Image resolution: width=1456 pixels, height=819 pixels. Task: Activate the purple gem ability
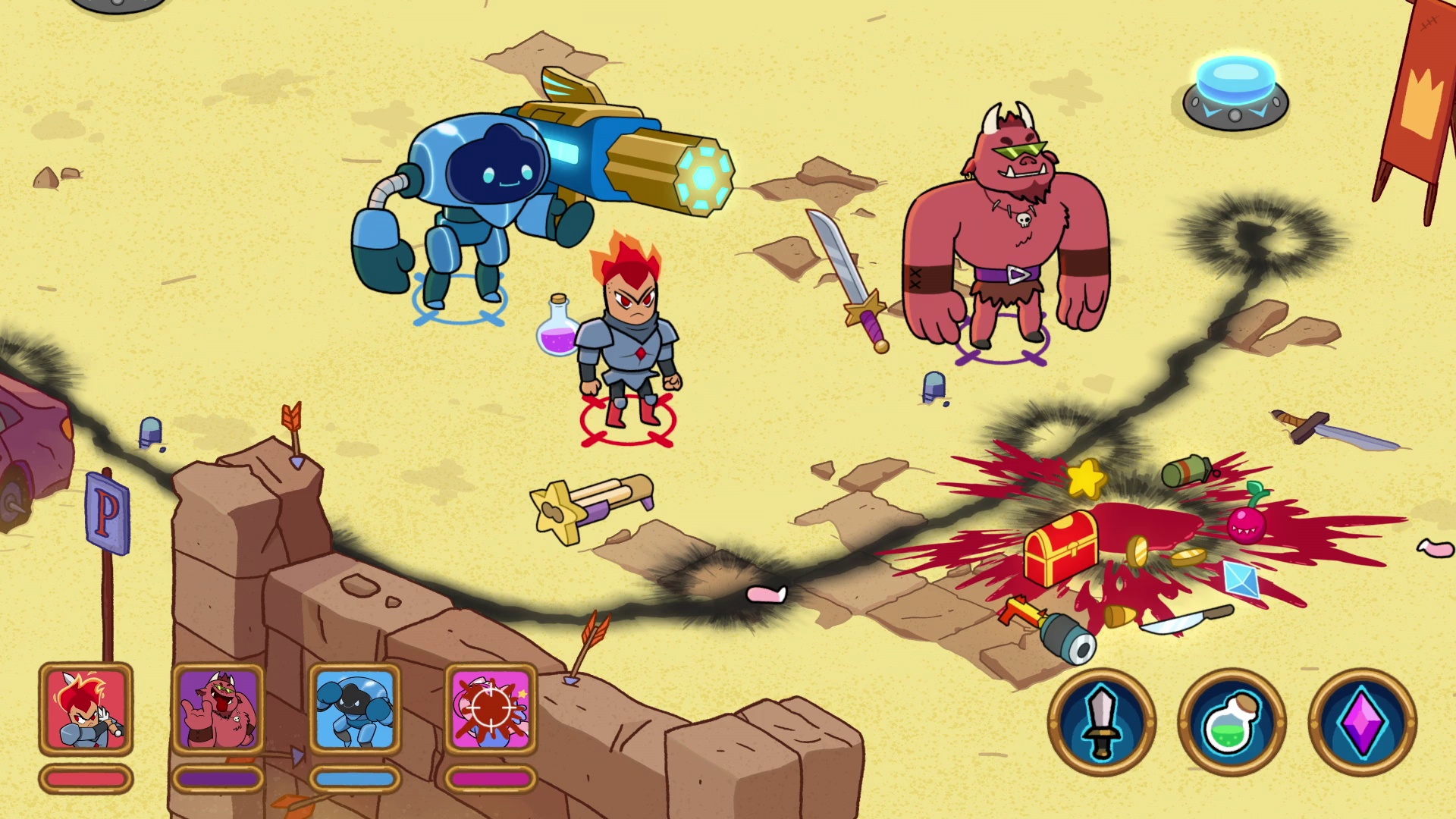coord(1362,722)
